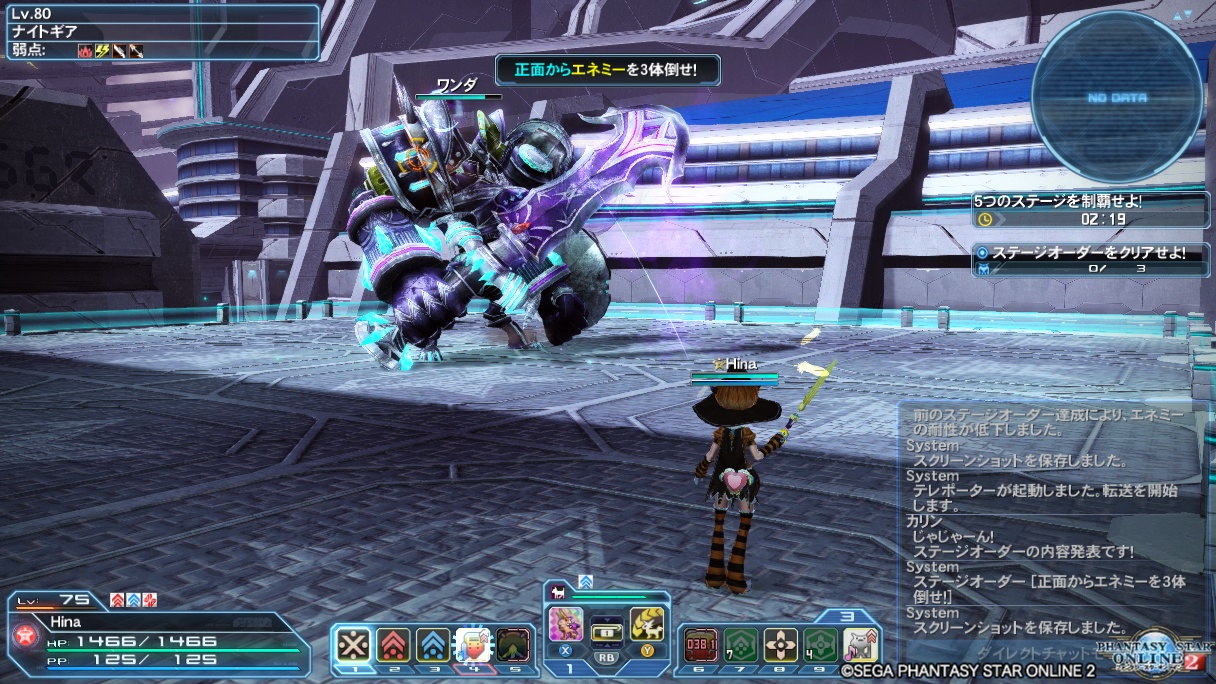This screenshot has height=684, width=1216.
Task: Select the pink pet action on the weapon palette
Action: coord(566,625)
